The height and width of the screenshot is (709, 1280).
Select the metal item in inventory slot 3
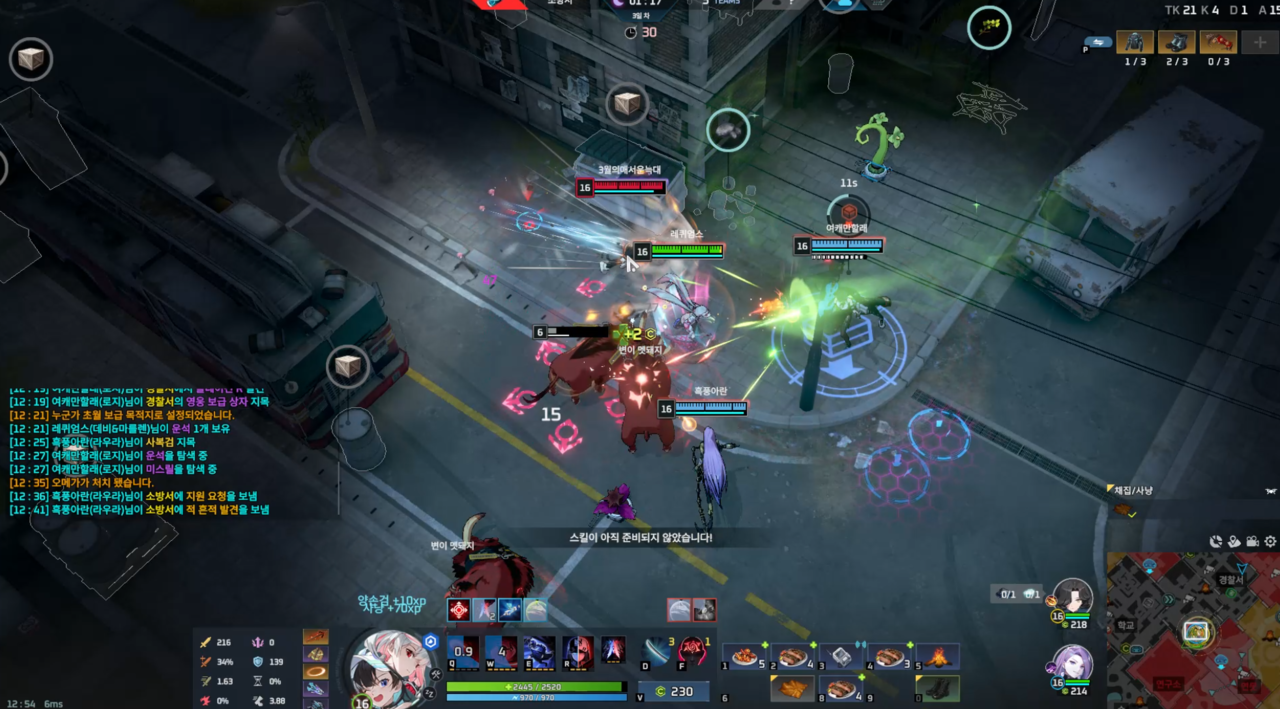pyautogui.click(x=841, y=657)
